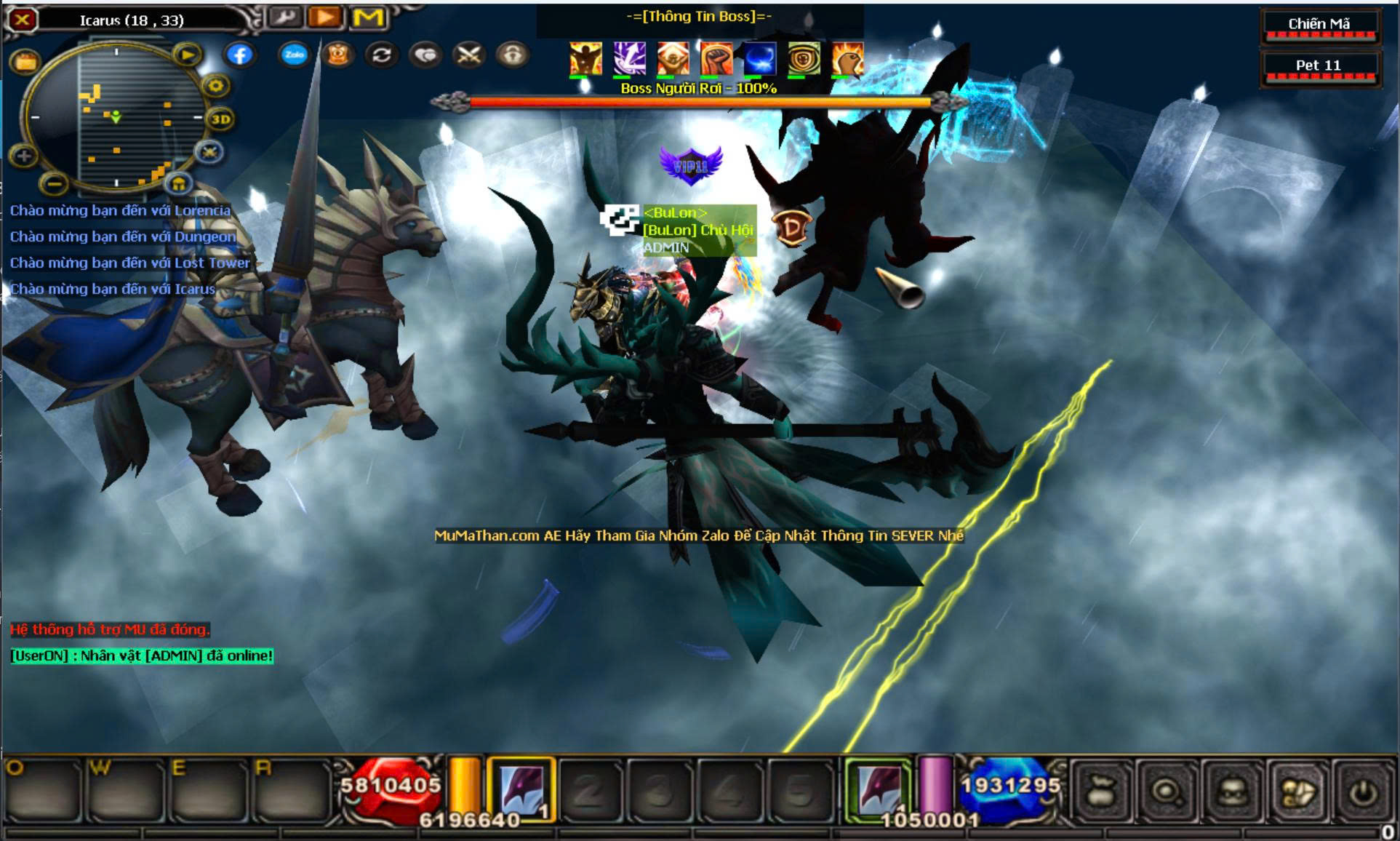The image size is (1400, 841).
Task: Open the wrench settings button
Action: pyautogui.click(x=284, y=17)
